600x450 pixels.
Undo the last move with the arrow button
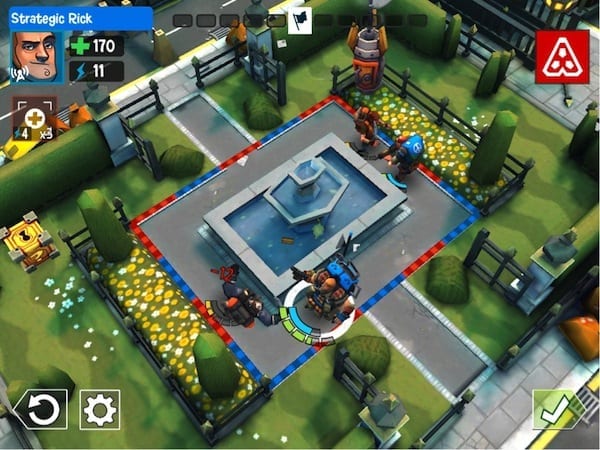click(41, 410)
